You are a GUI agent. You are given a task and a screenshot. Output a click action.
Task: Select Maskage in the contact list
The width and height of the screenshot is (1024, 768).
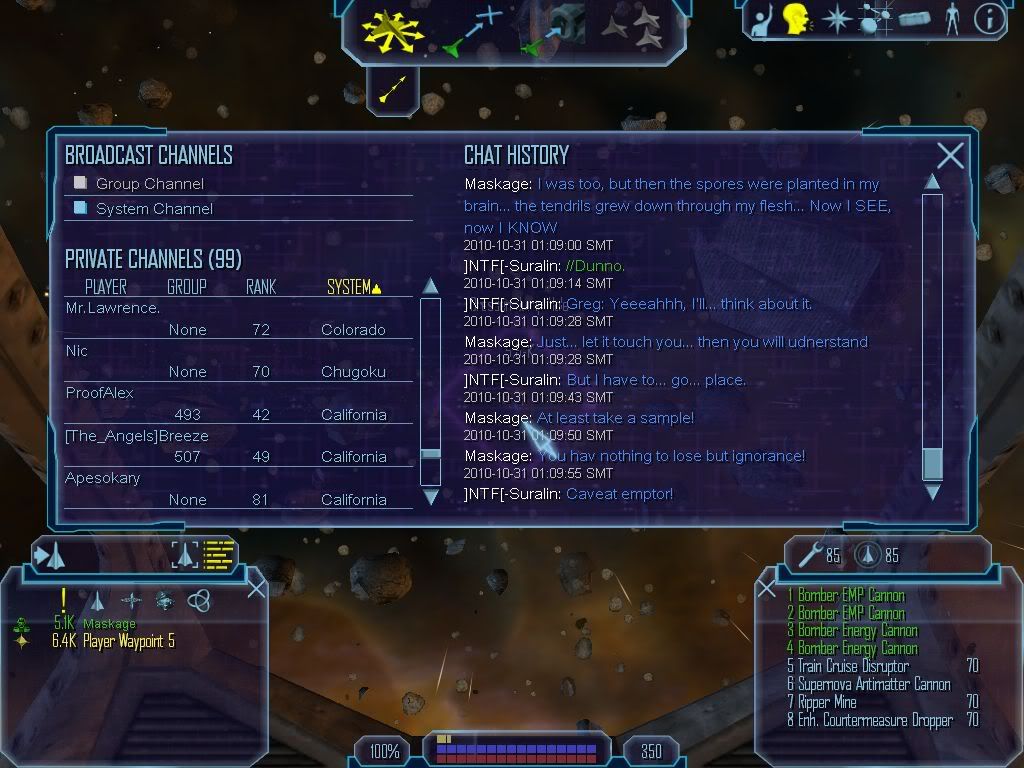109,624
